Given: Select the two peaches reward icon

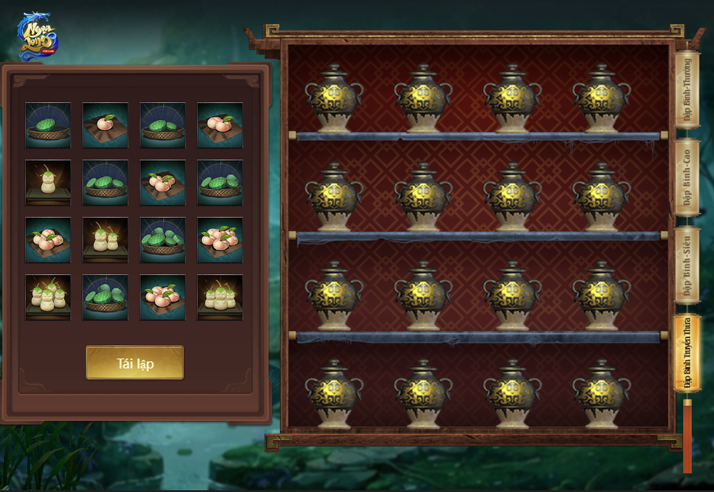Looking at the screenshot, I should 219,125.
